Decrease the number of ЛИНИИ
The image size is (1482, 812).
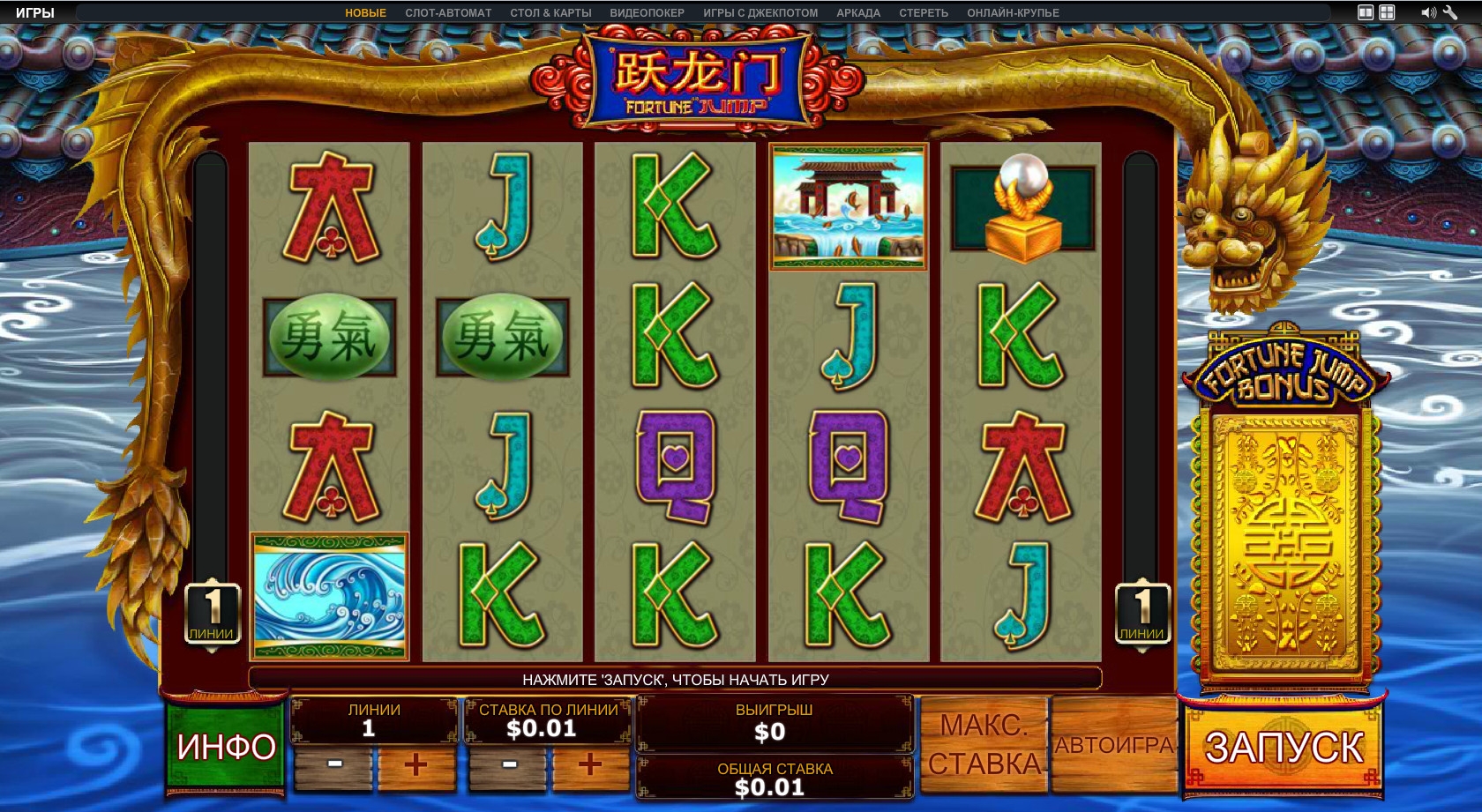(334, 764)
